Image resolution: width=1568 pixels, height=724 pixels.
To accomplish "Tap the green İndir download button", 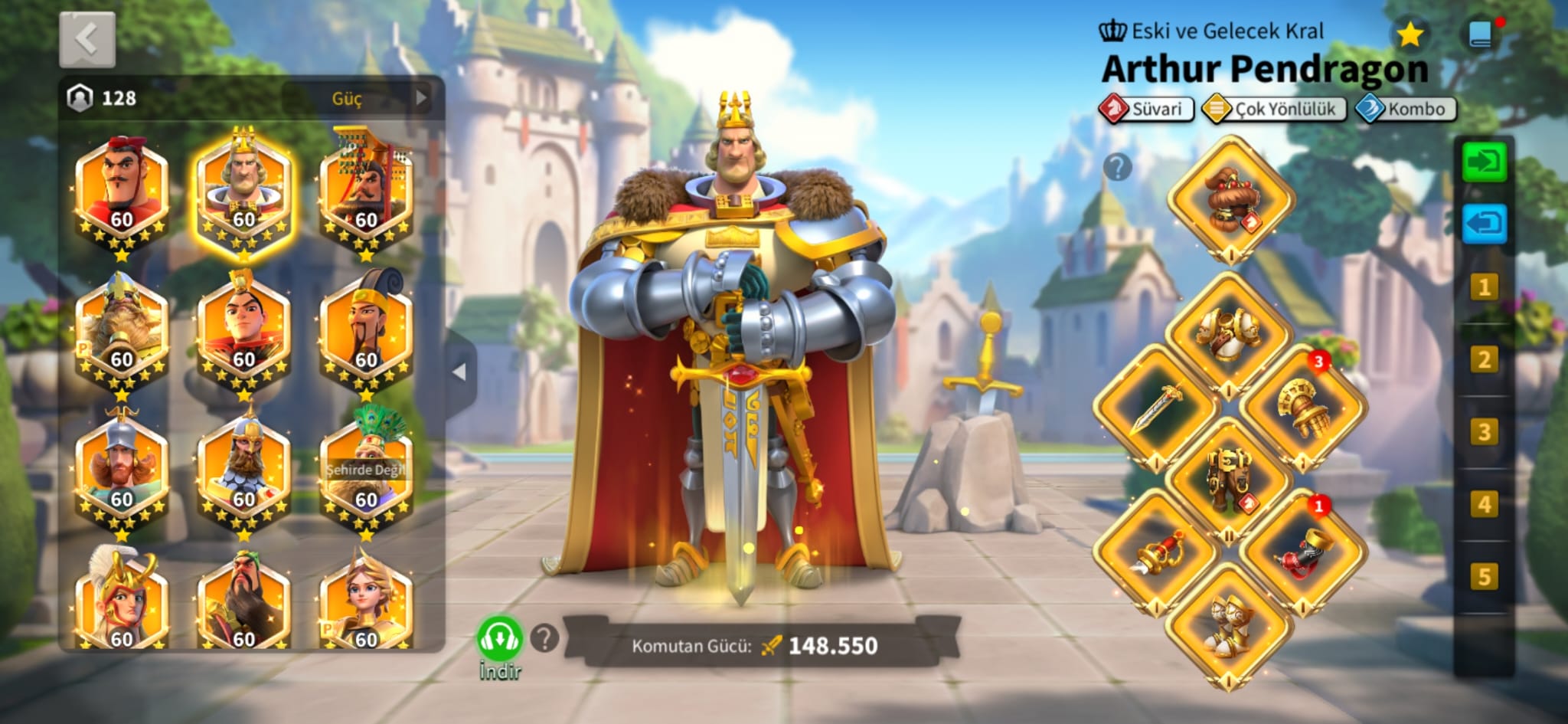I will click(x=500, y=640).
